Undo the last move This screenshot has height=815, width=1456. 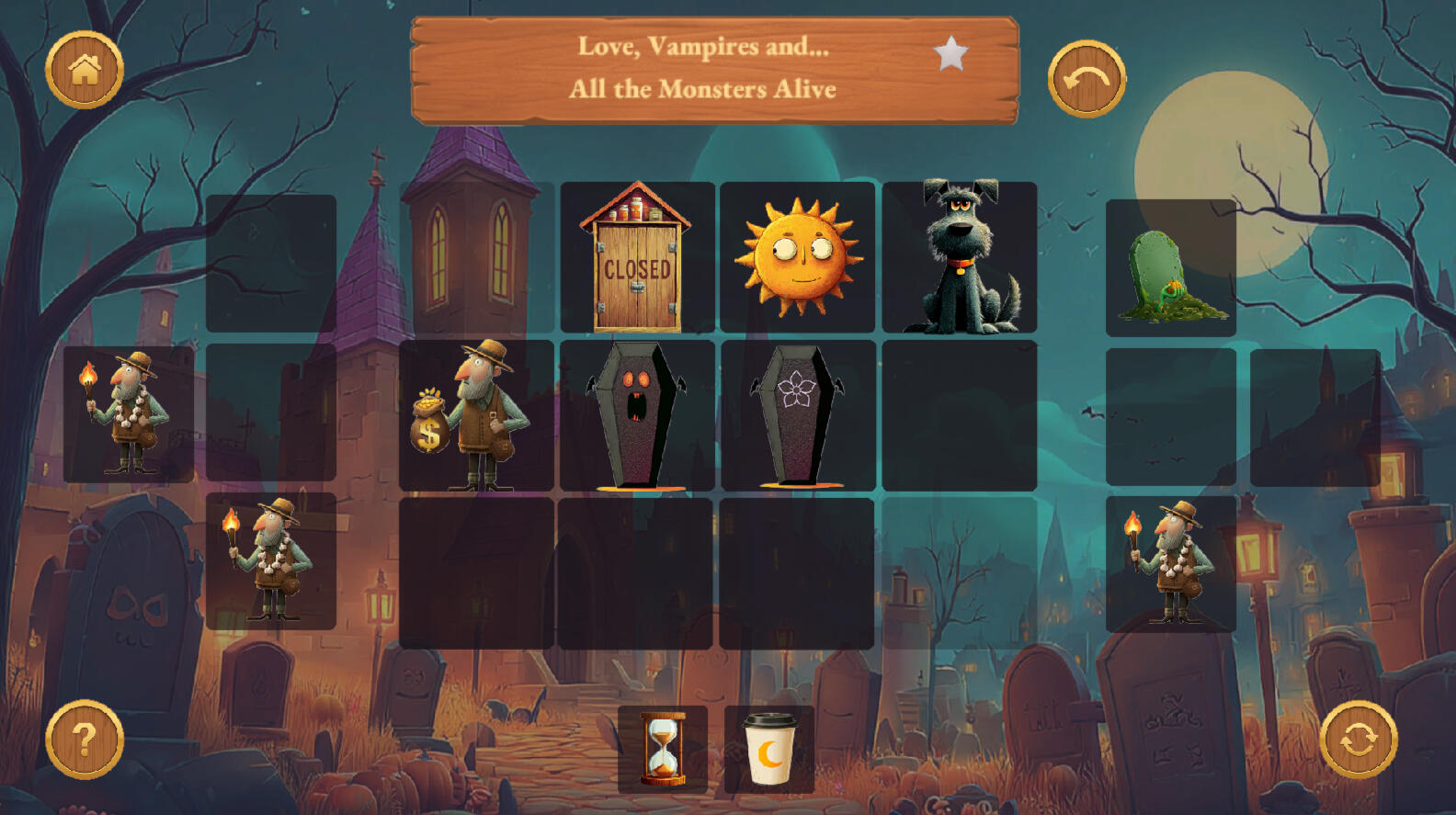1086,79
